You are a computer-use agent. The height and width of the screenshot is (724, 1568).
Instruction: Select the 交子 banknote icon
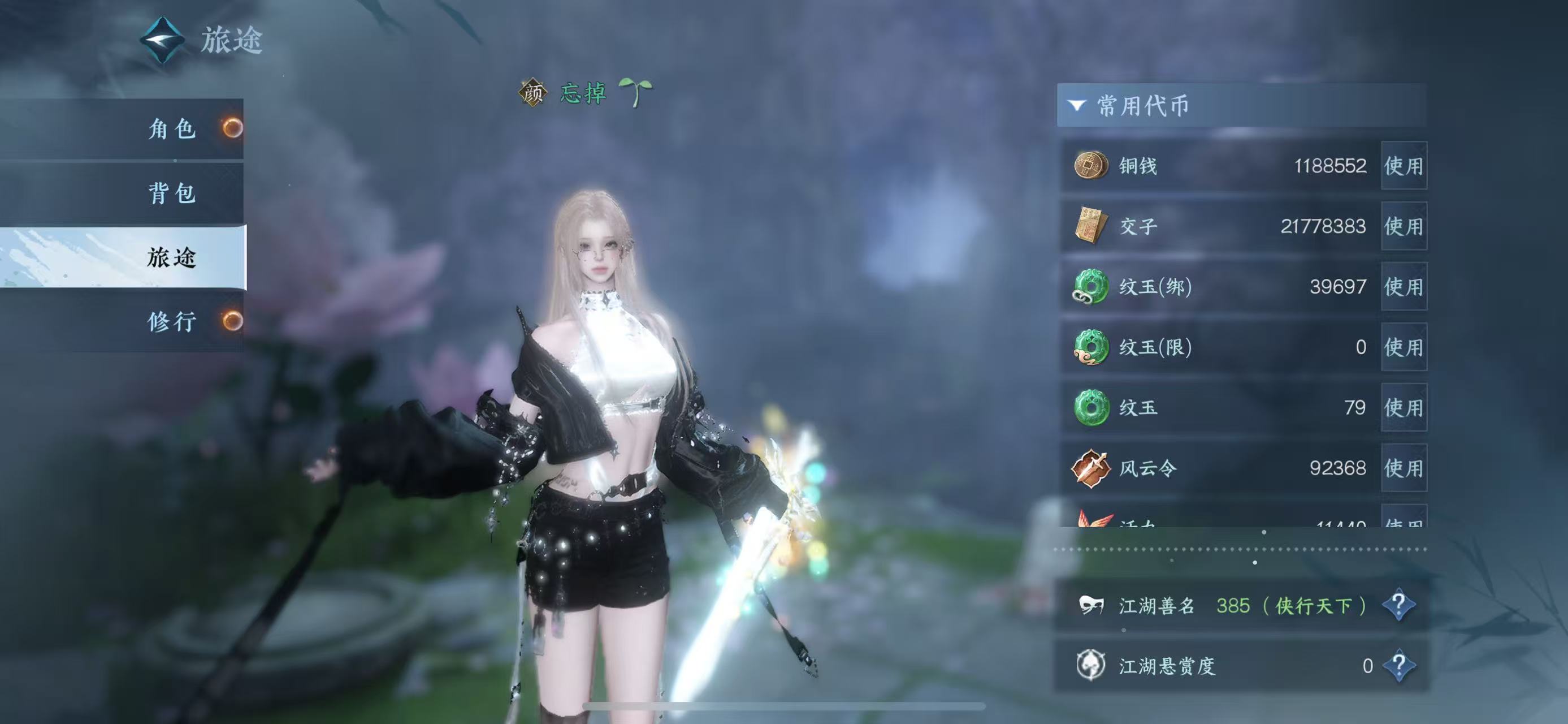click(1090, 226)
